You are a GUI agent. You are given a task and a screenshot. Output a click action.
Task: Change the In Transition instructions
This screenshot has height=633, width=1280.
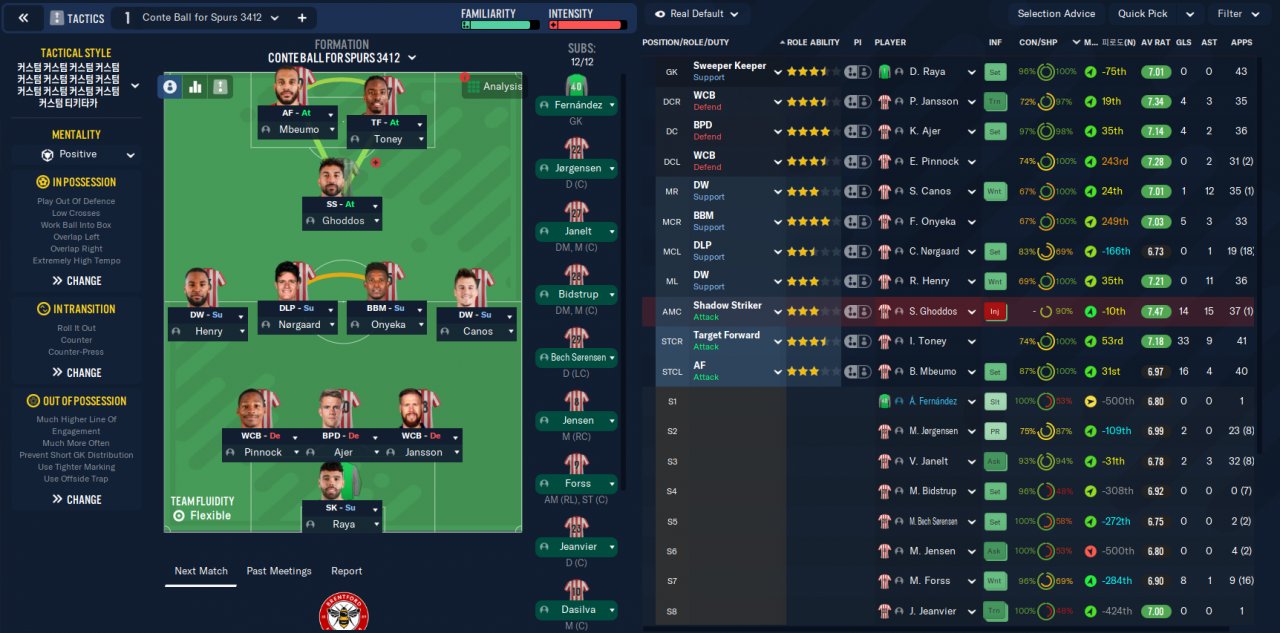point(77,373)
